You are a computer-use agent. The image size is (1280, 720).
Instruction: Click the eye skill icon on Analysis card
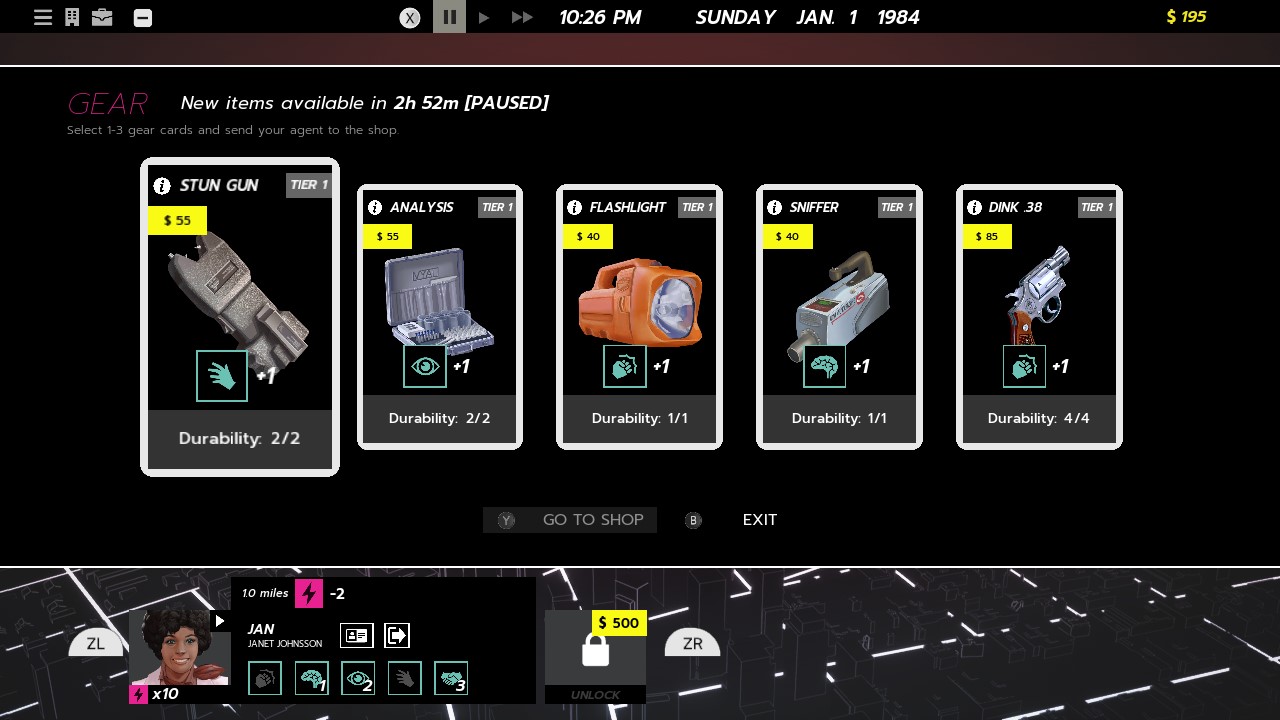click(x=424, y=366)
